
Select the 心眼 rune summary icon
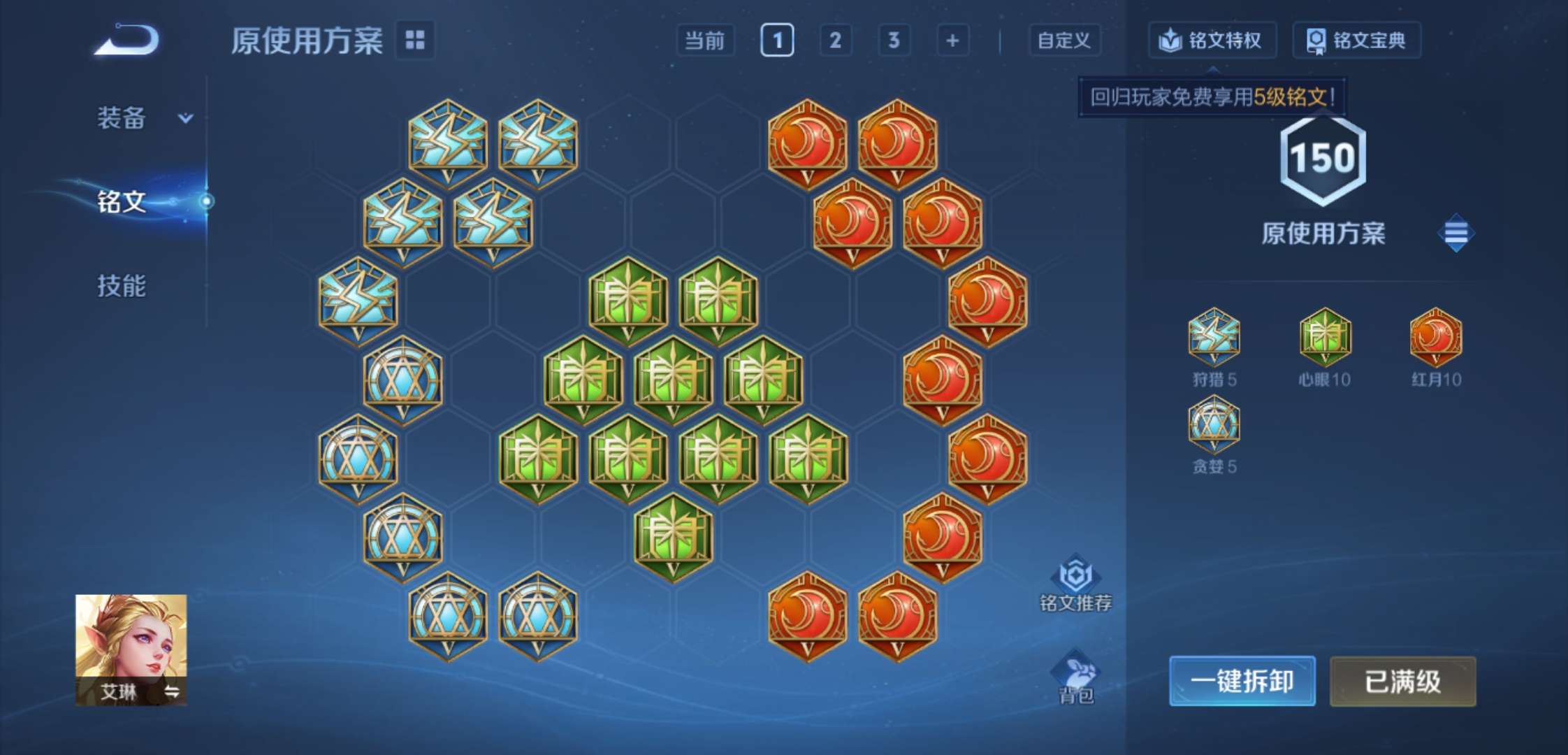coord(1324,338)
